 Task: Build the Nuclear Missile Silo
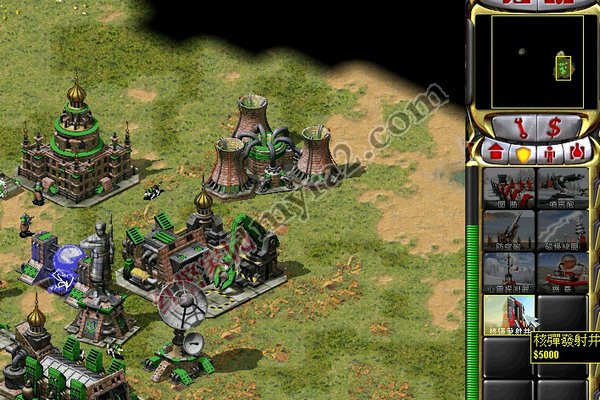tap(509, 313)
